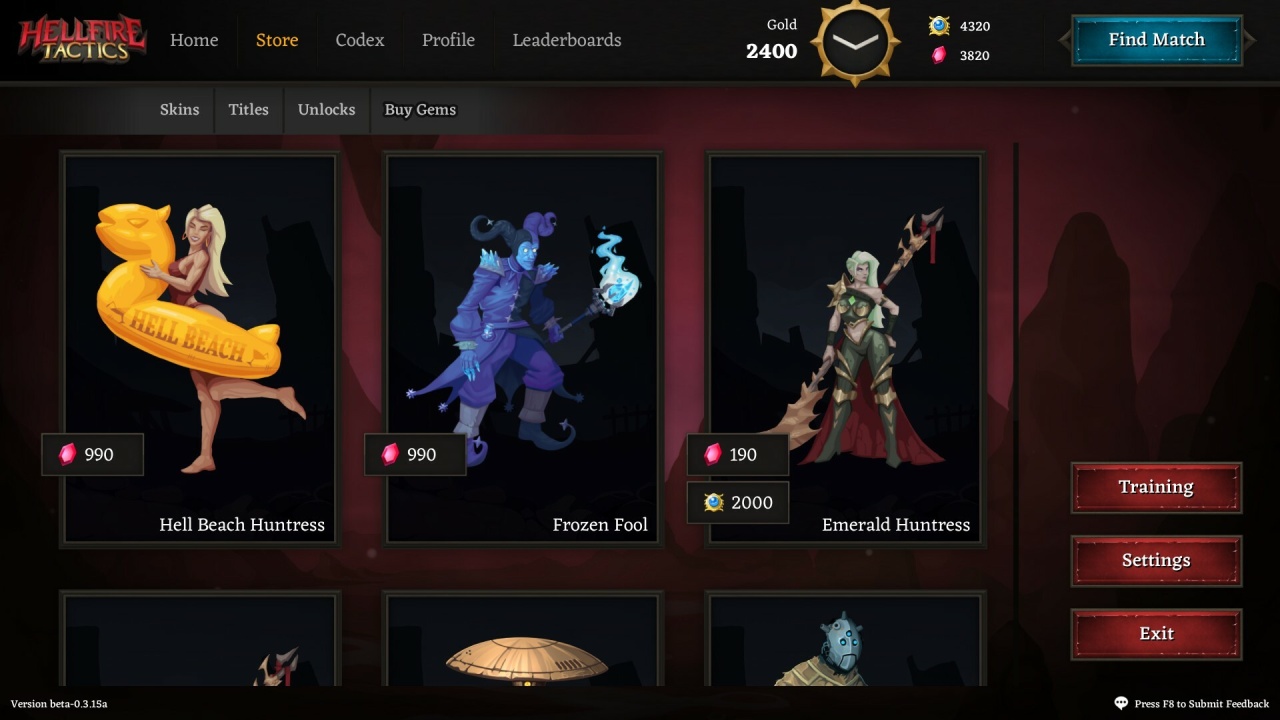Image resolution: width=1280 pixels, height=720 pixels.
Task: Click the Find Match button
Action: (1156, 40)
